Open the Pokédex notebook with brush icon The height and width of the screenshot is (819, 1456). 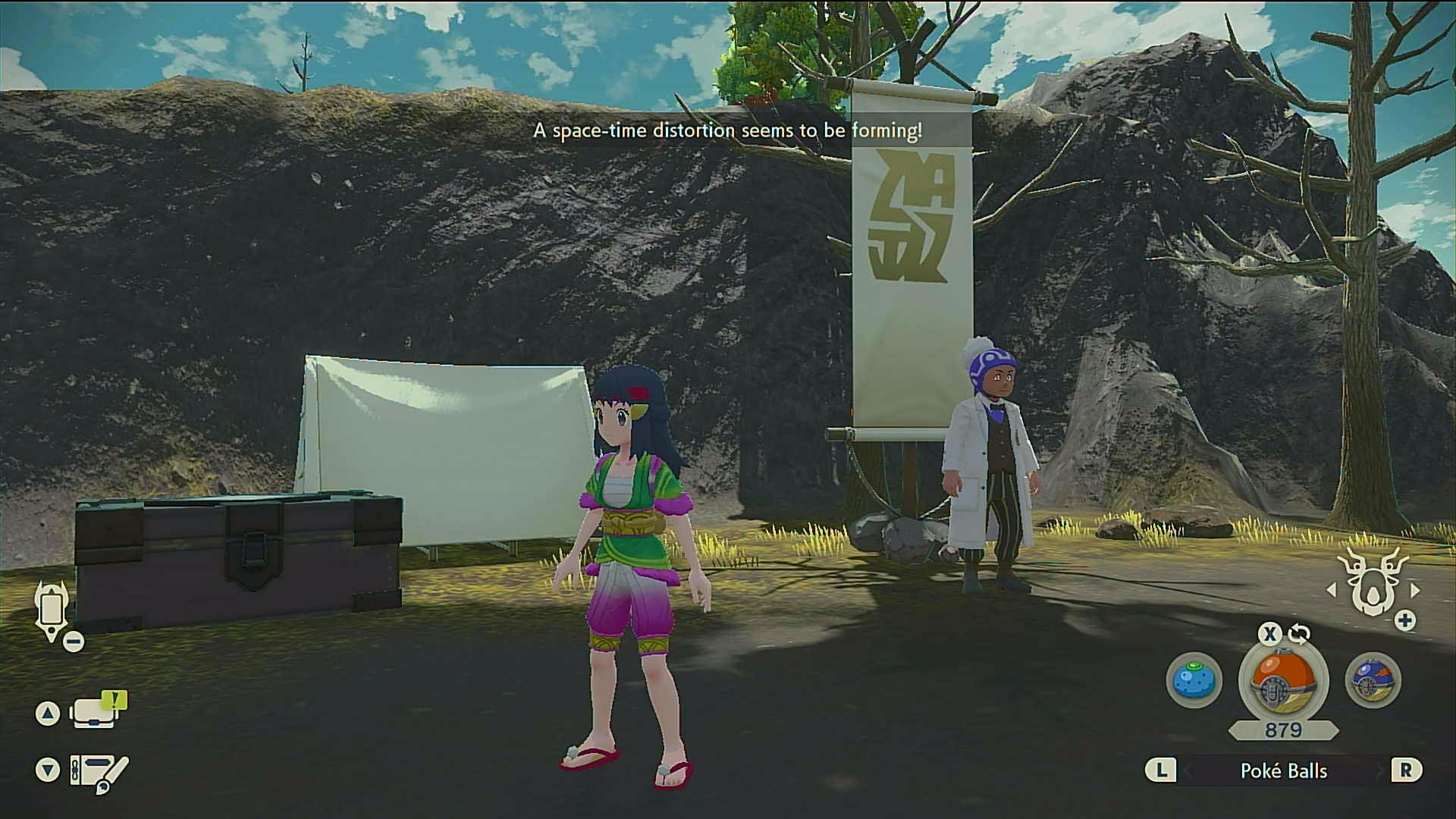point(98,771)
